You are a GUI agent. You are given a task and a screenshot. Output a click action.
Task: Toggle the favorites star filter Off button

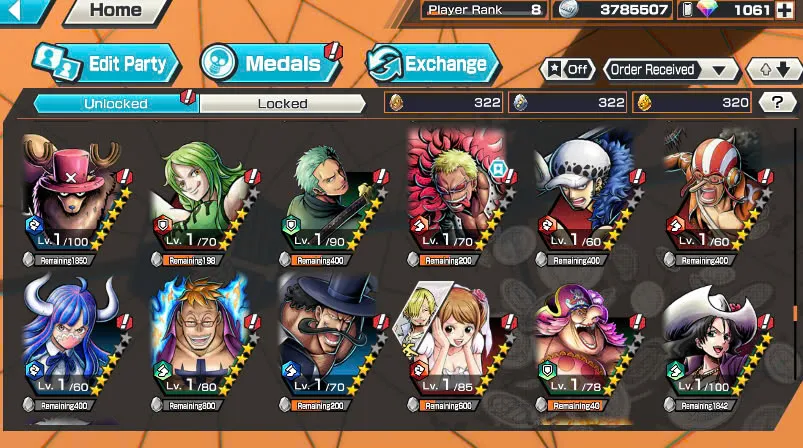567,70
